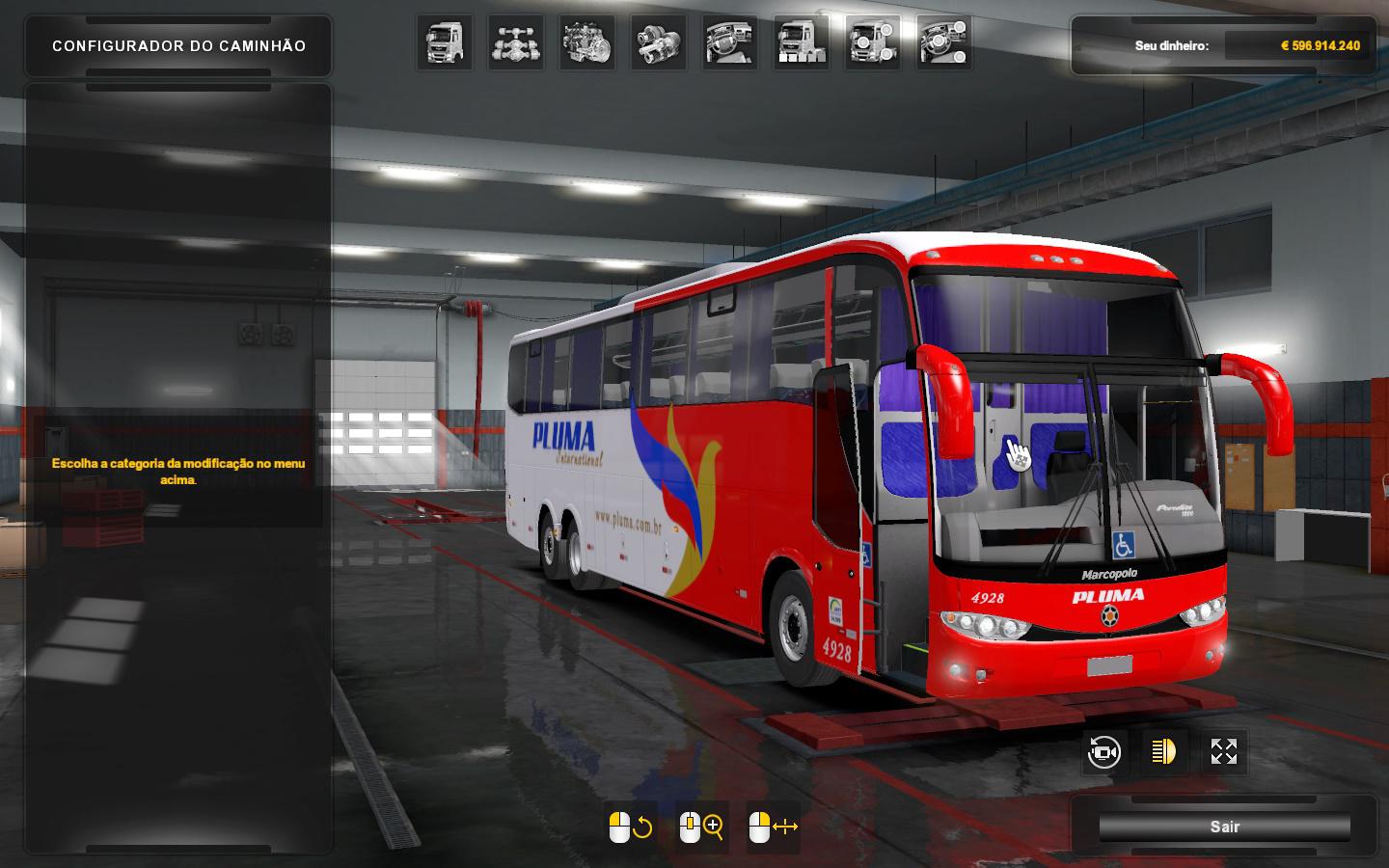Click the CONFIGURADOR DO CAMINHÃO header
This screenshot has width=1389, height=868.
pyautogui.click(x=177, y=45)
